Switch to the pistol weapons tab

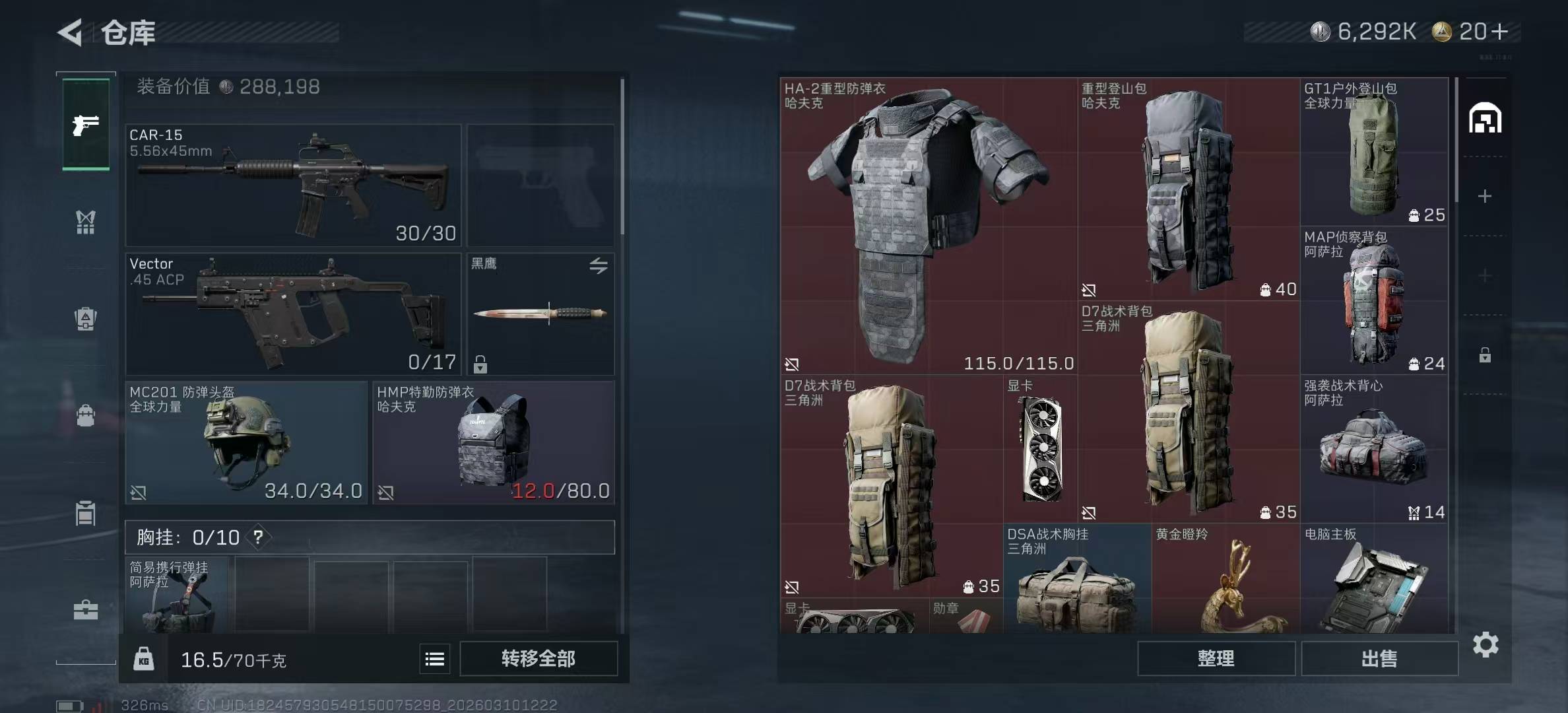pyautogui.click(x=86, y=125)
